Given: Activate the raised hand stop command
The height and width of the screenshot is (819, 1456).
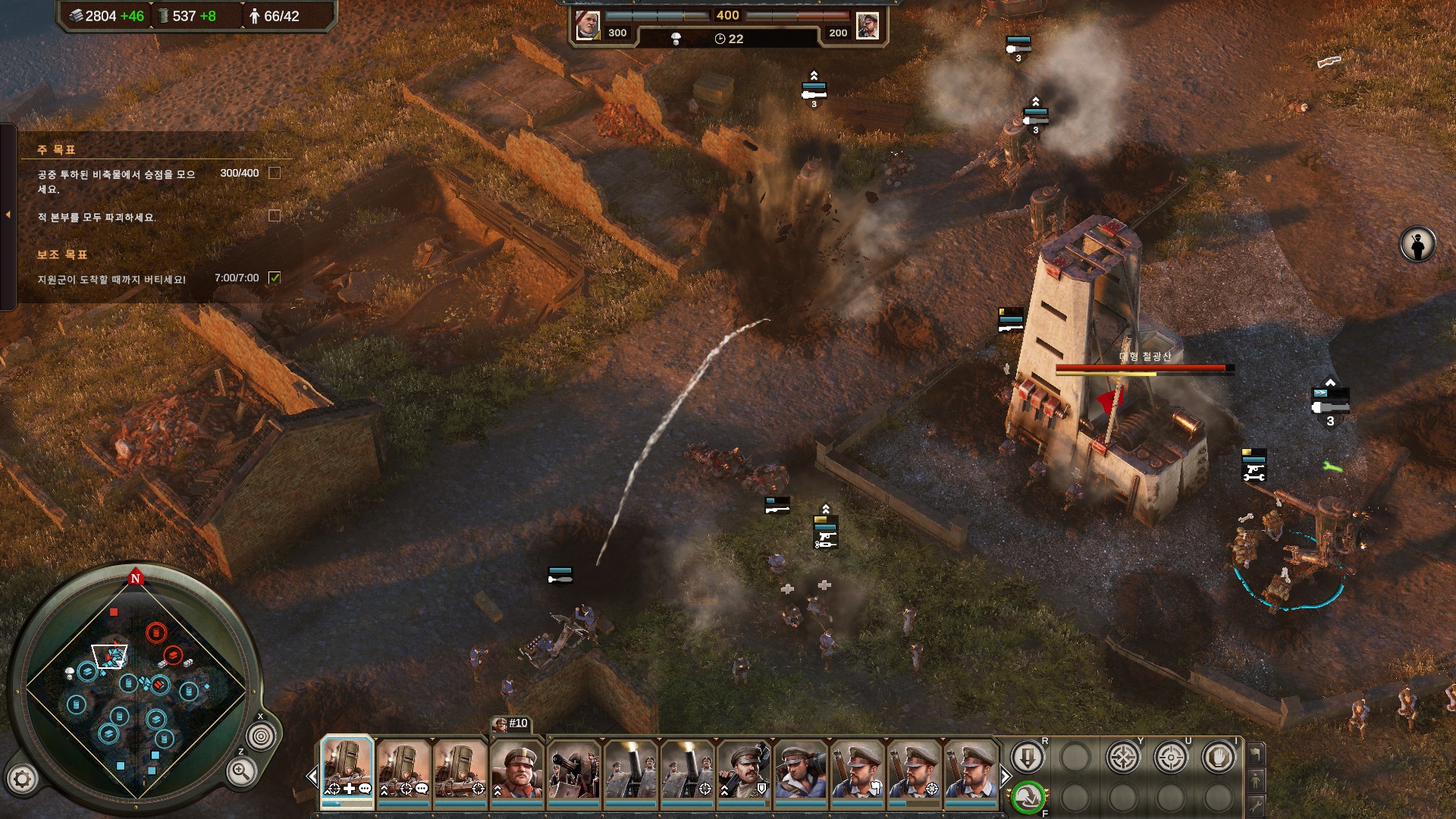Looking at the screenshot, I should point(1219,758).
